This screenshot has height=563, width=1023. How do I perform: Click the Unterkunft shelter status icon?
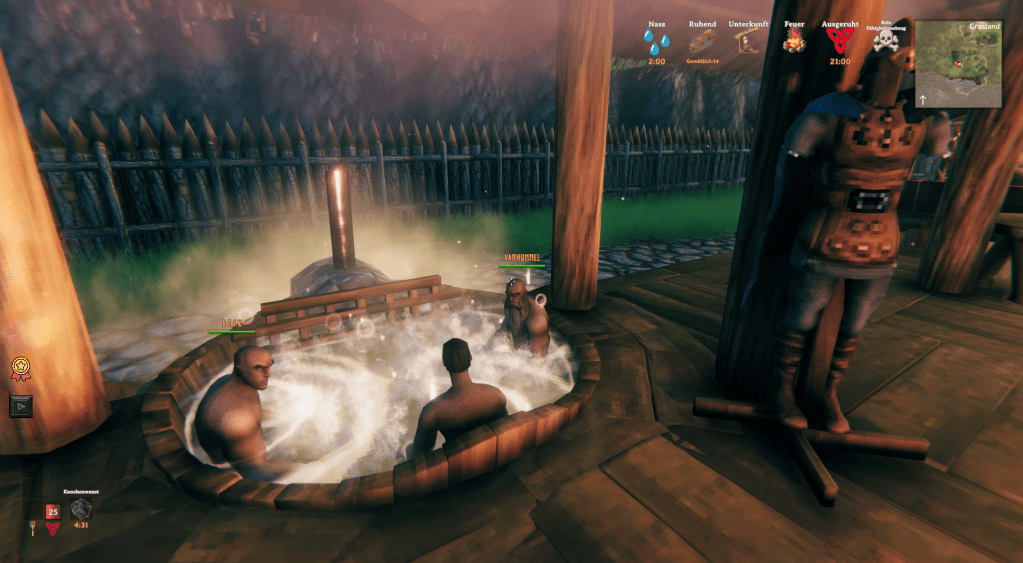(748, 42)
